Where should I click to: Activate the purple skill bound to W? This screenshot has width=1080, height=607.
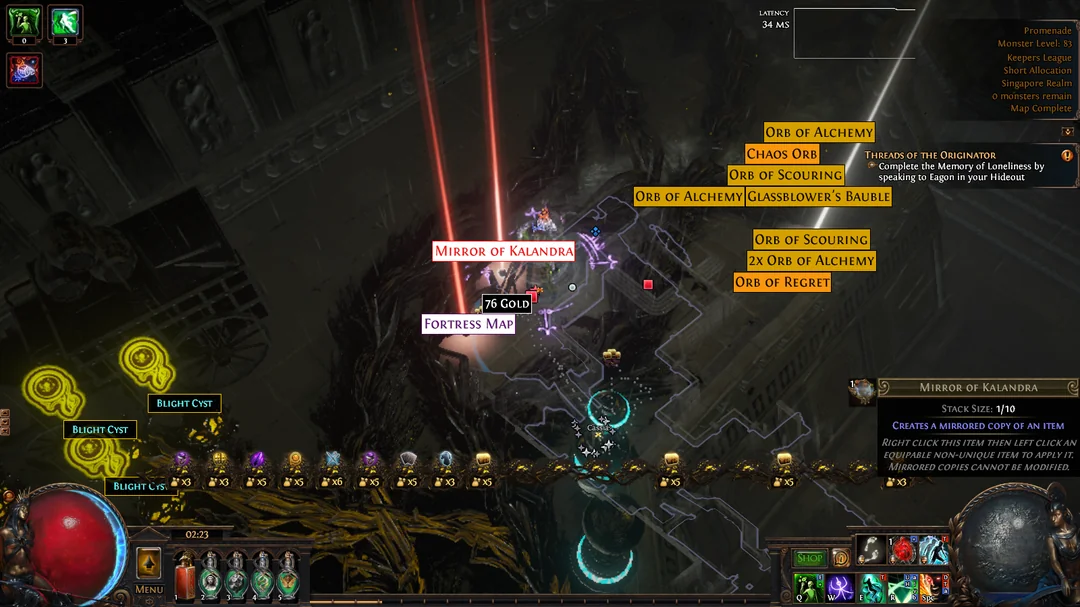point(839,587)
